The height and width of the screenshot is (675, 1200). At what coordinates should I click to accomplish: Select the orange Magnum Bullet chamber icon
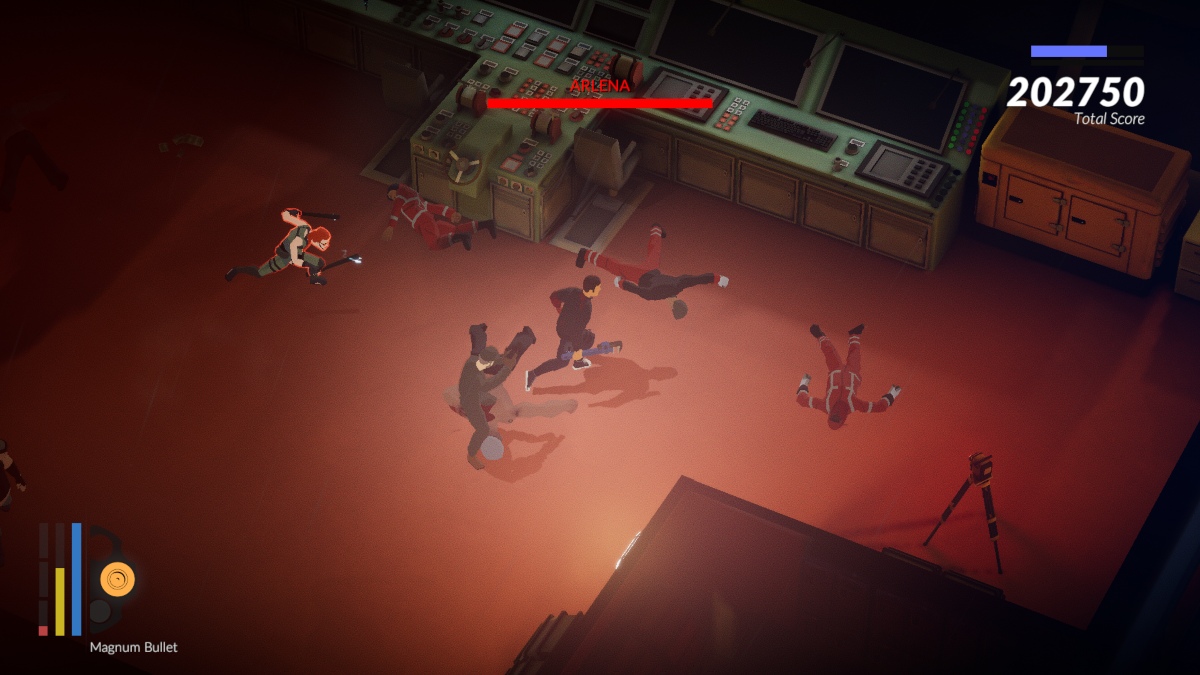(117, 578)
